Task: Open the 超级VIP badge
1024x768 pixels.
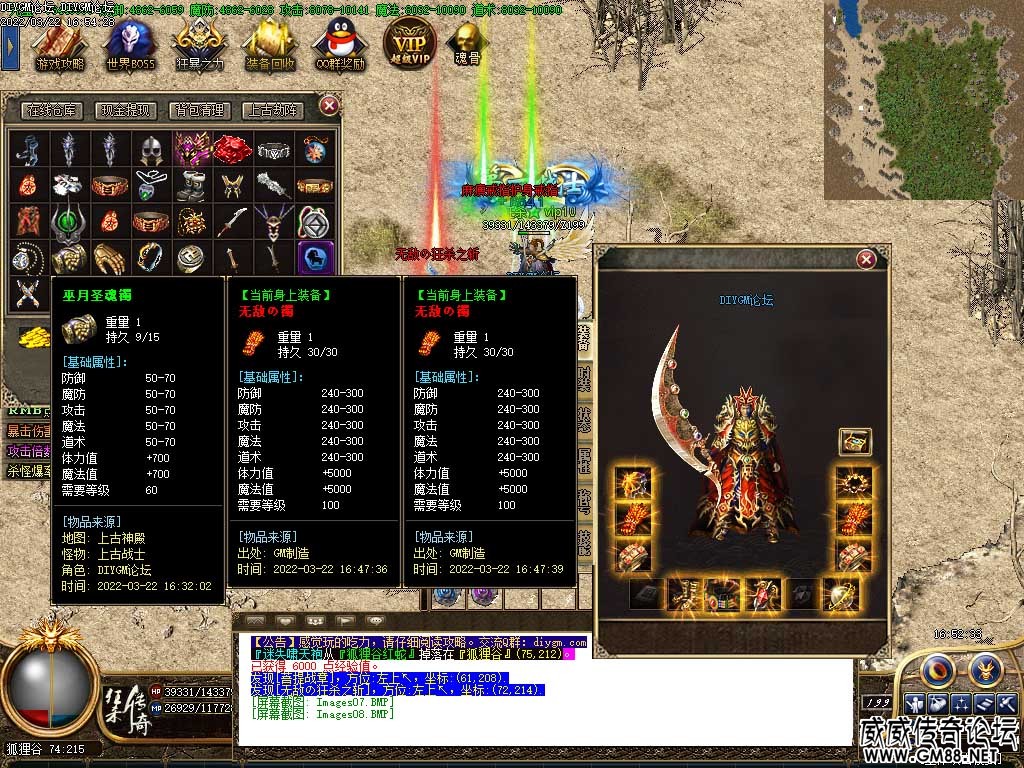Action: pyautogui.click(x=409, y=41)
